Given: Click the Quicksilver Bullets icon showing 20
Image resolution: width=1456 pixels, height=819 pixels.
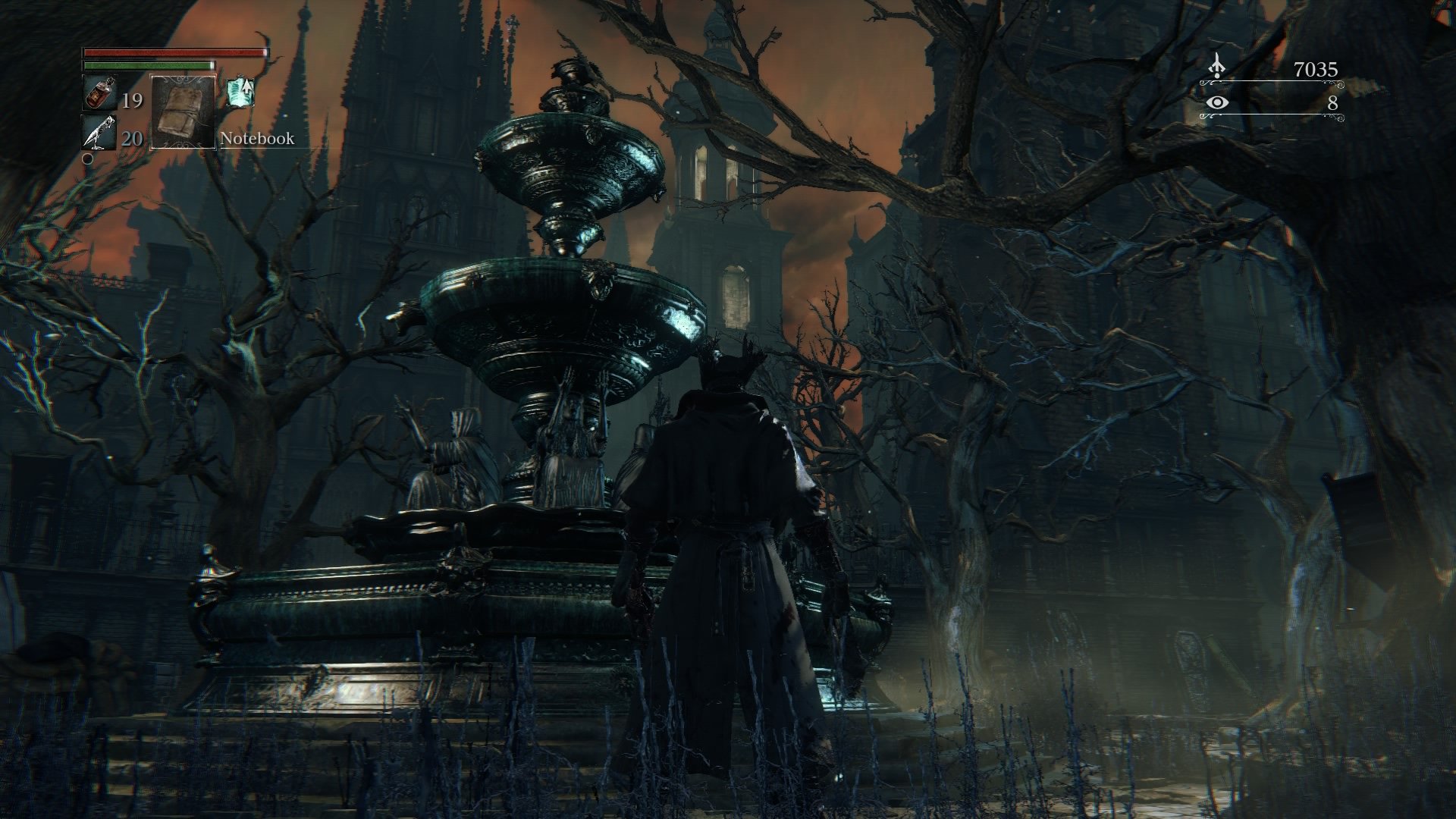Looking at the screenshot, I should [x=98, y=133].
